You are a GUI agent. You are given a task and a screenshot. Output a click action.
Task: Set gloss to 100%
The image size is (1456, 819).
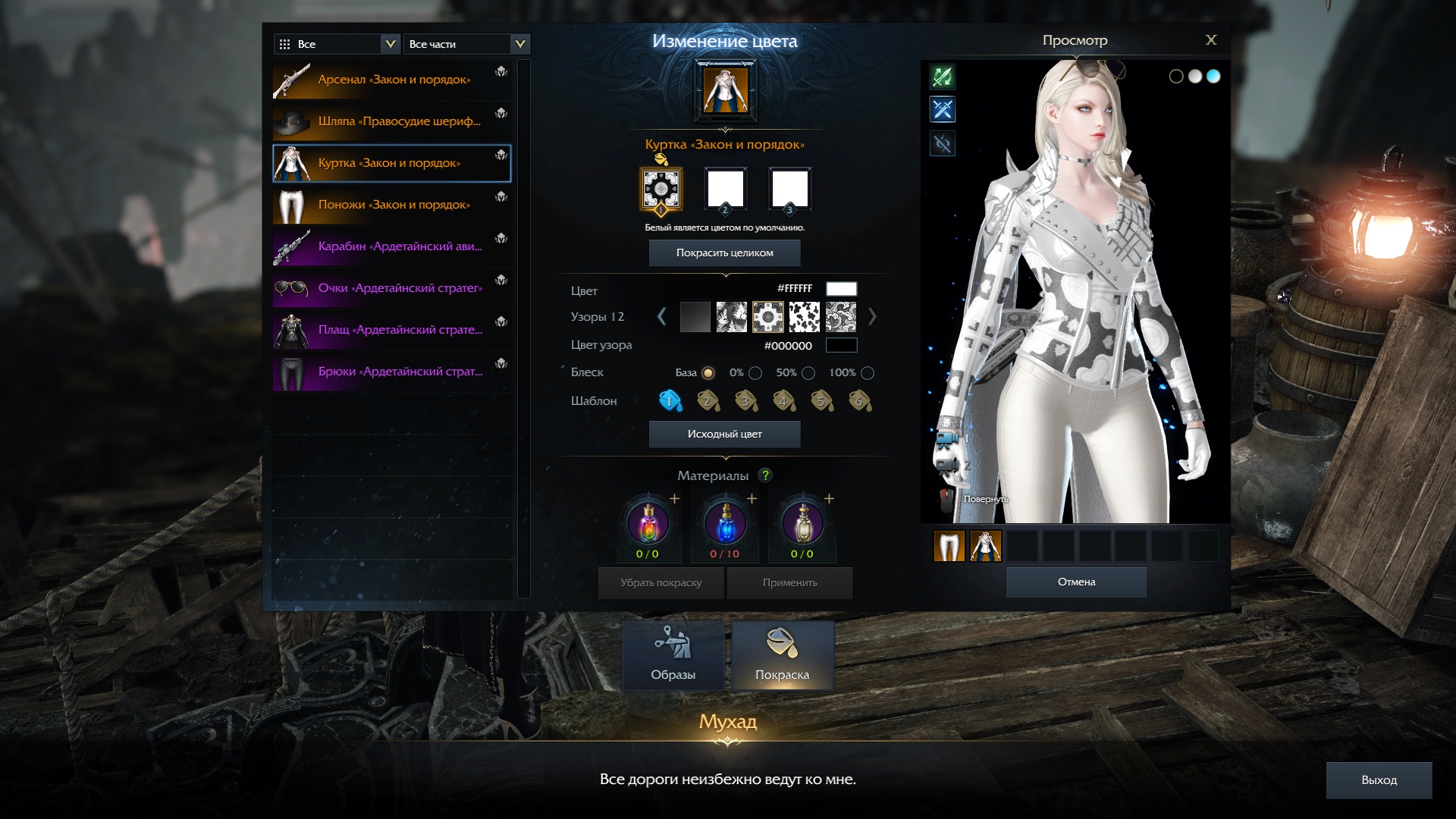868,373
